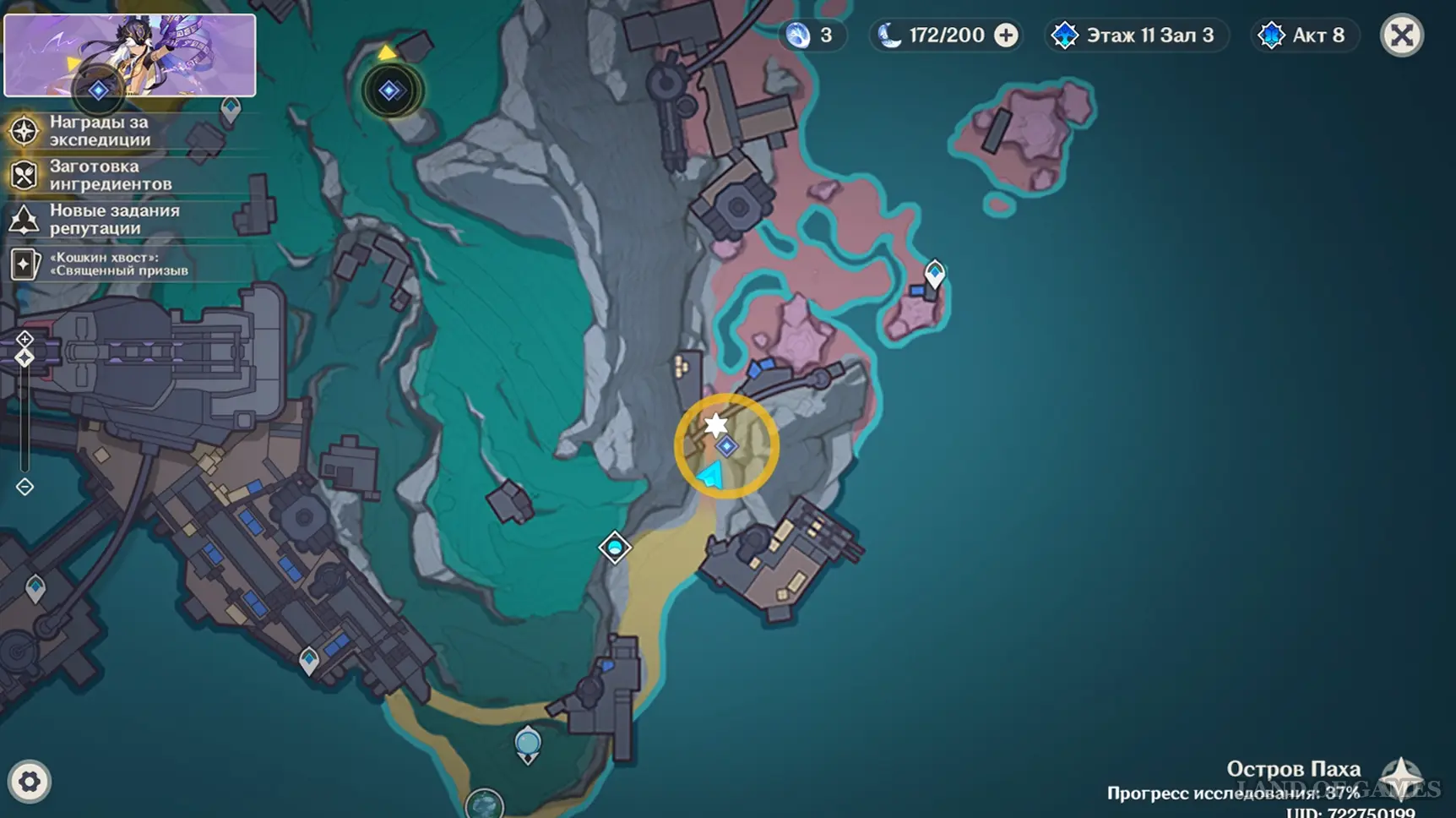Open the Этаж 11 Зал 3 abyss indicator
The height and width of the screenshot is (818, 1456).
click(x=1135, y=35)
